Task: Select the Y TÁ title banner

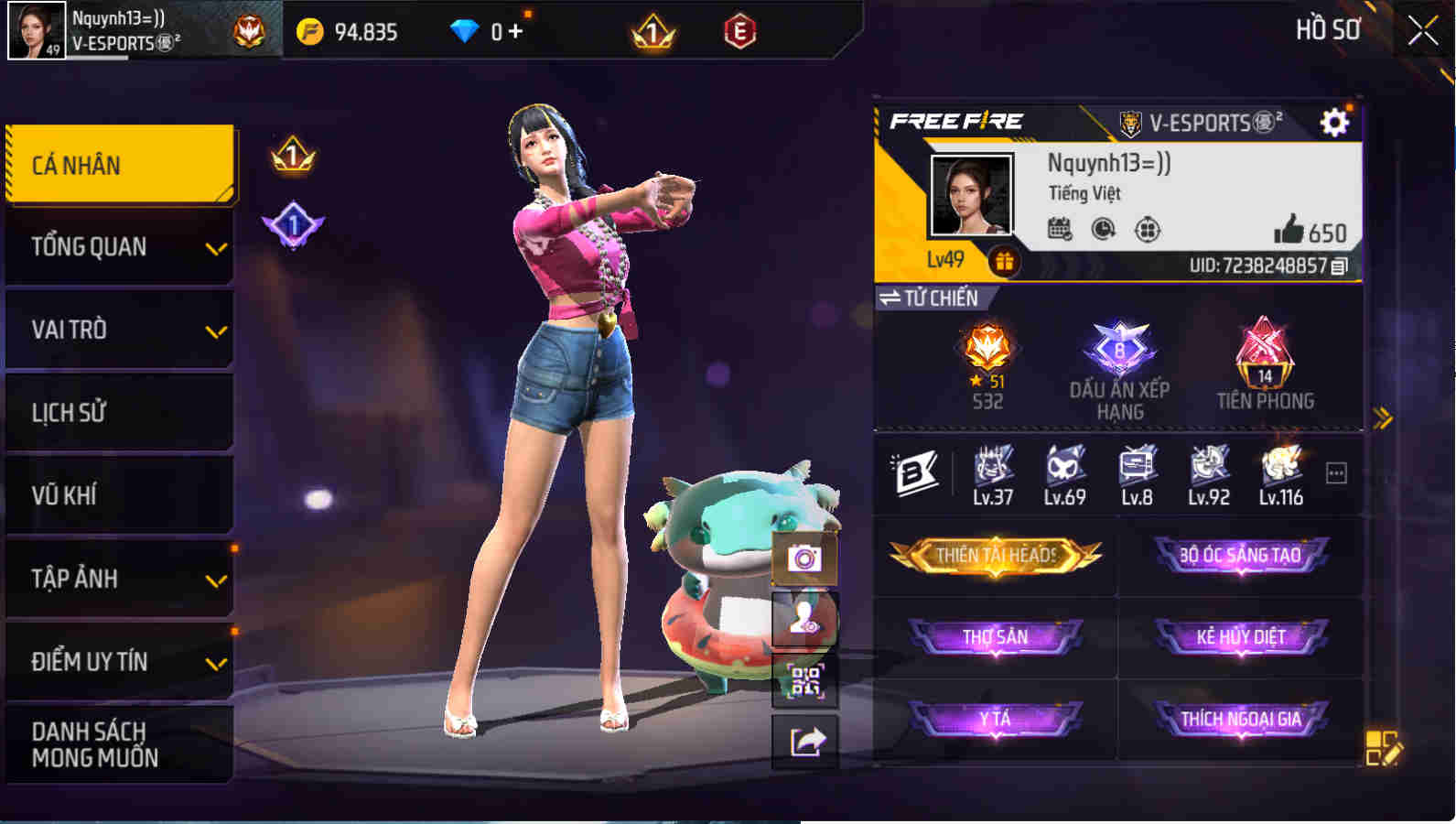Action: (x=996, y=720)
